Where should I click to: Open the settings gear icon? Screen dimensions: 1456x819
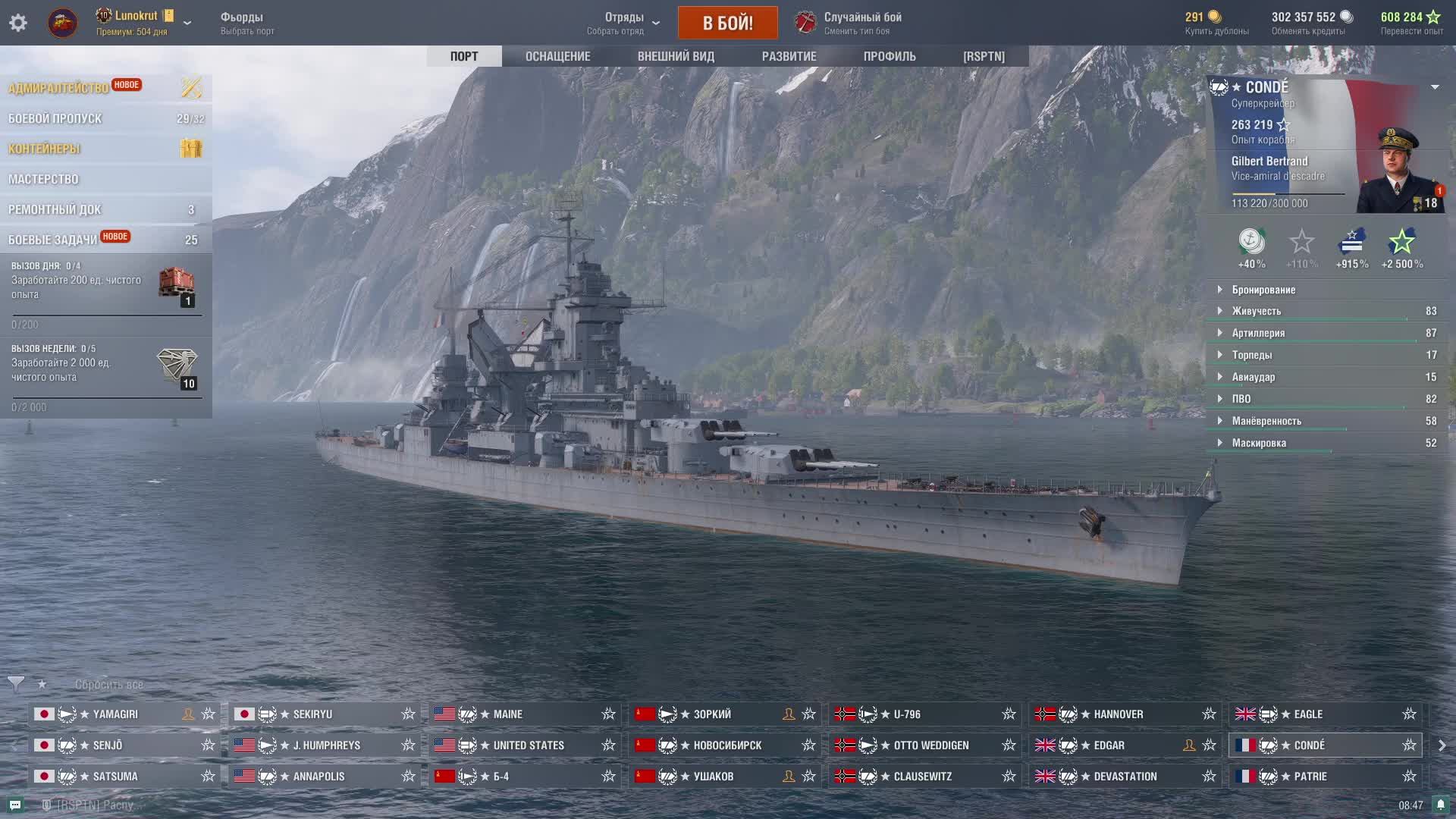pos(18,23)
